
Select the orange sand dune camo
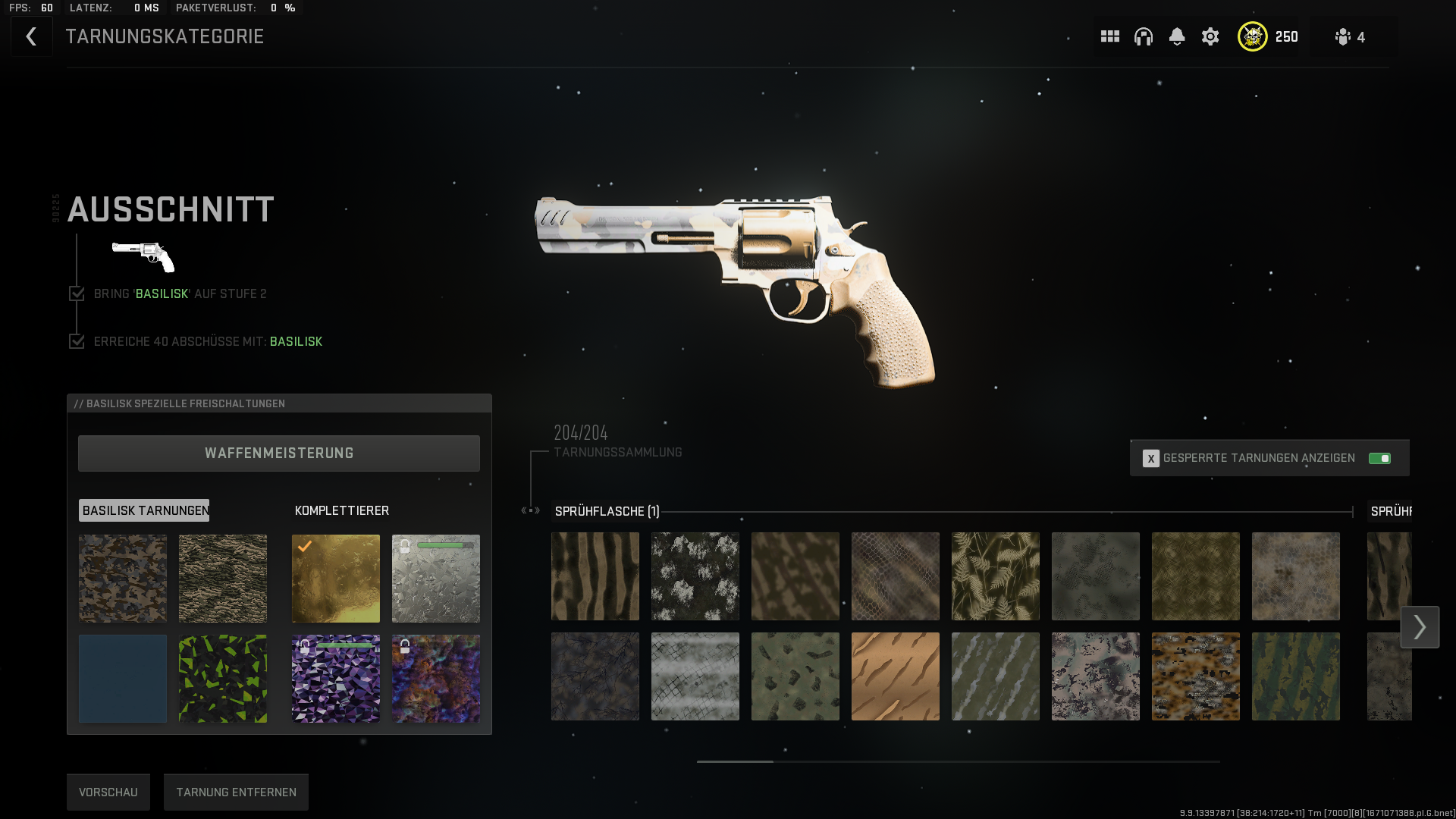point(896,676)
